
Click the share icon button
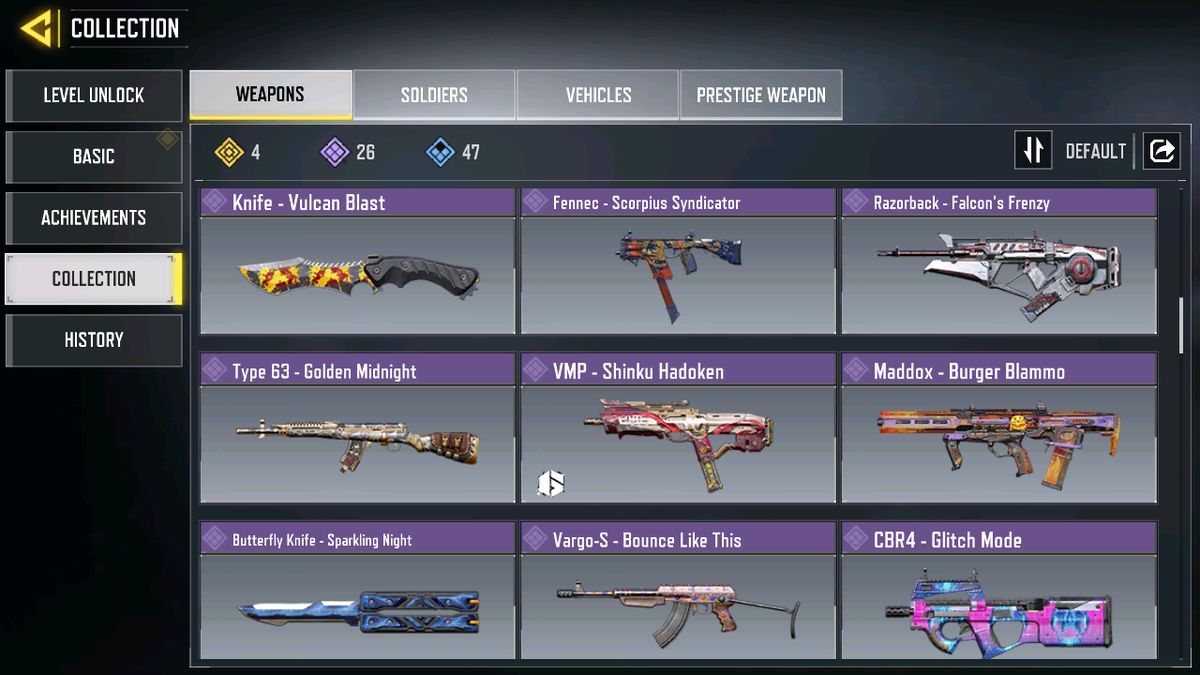click(1161, 151)
